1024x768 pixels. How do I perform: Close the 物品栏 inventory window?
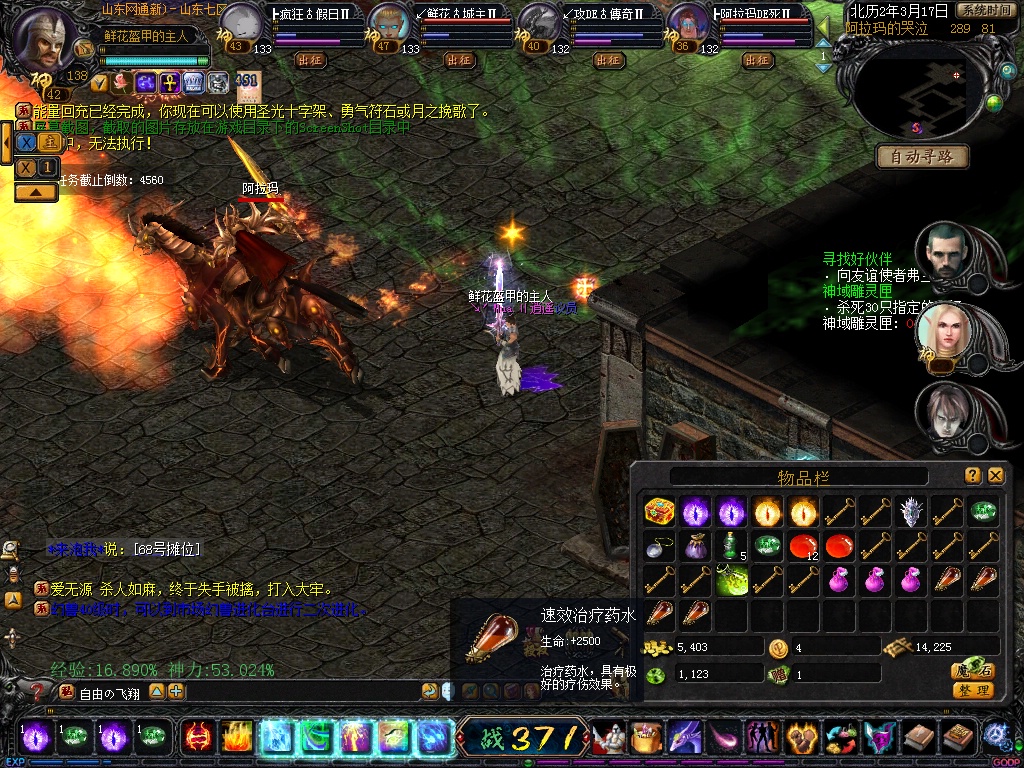click(995, 476)
